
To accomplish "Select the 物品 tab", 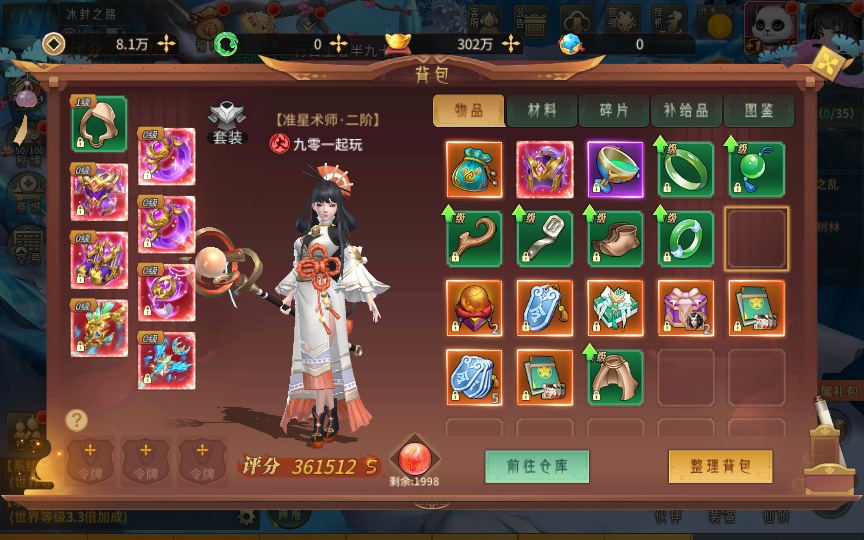I will click(468, 111).
